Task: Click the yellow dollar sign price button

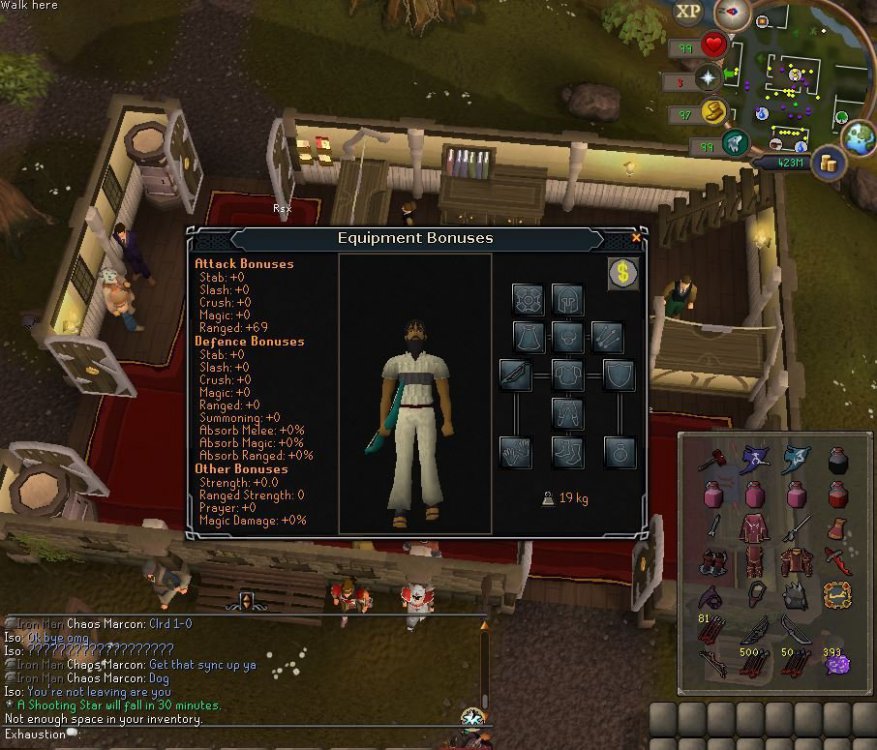Action: 622,273
